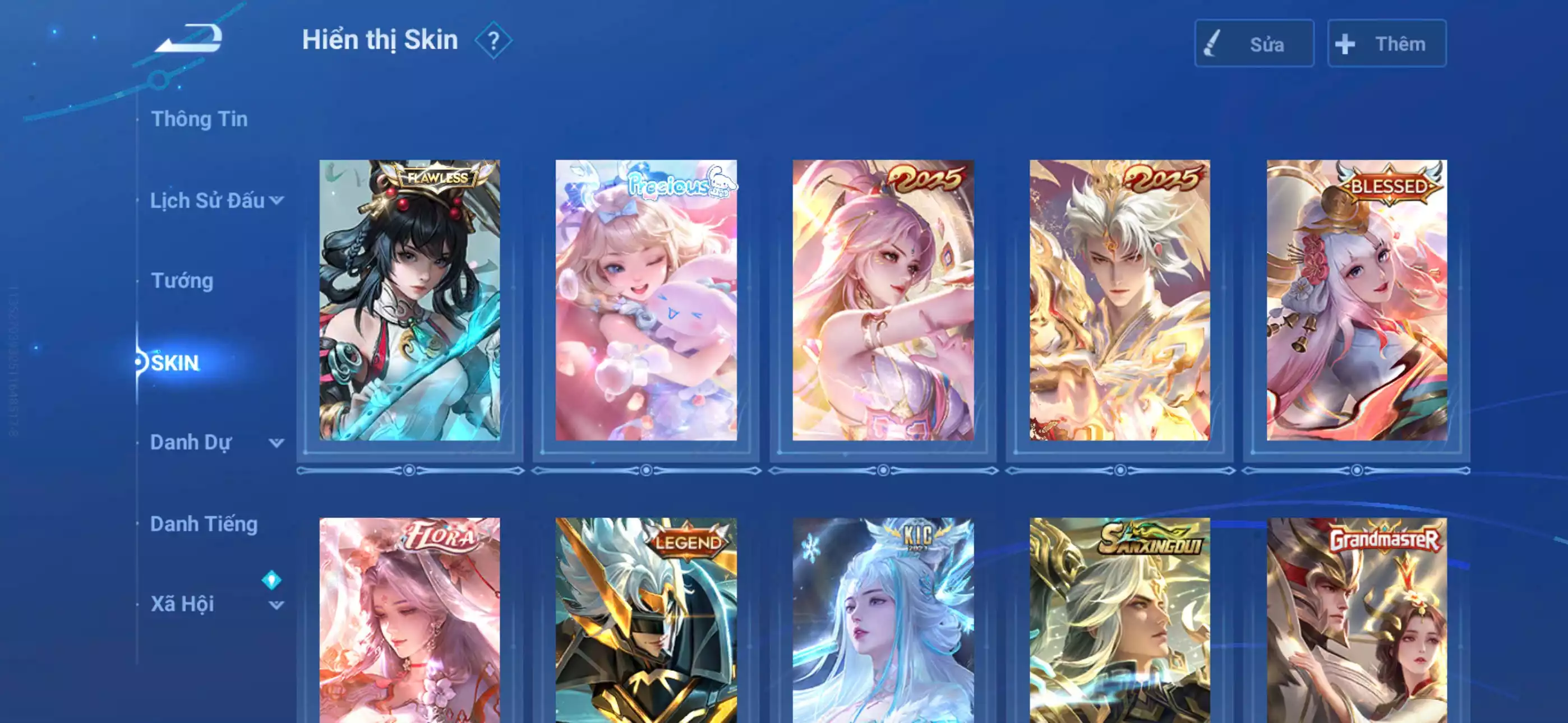
Task: Switch to the Tướng tab
Action: [181, 281]
